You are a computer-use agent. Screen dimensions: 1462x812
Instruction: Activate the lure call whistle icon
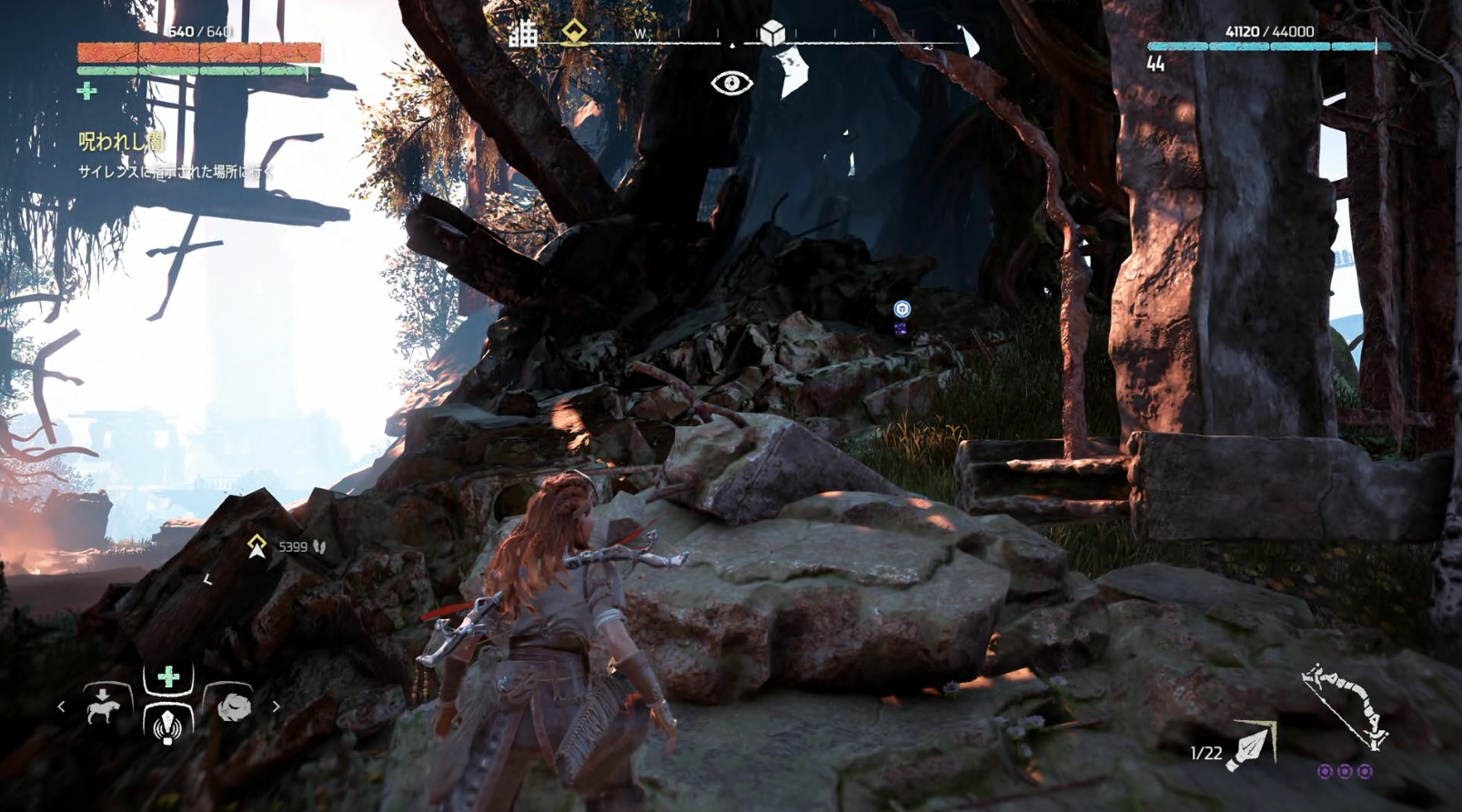click(x=166, y=725)
